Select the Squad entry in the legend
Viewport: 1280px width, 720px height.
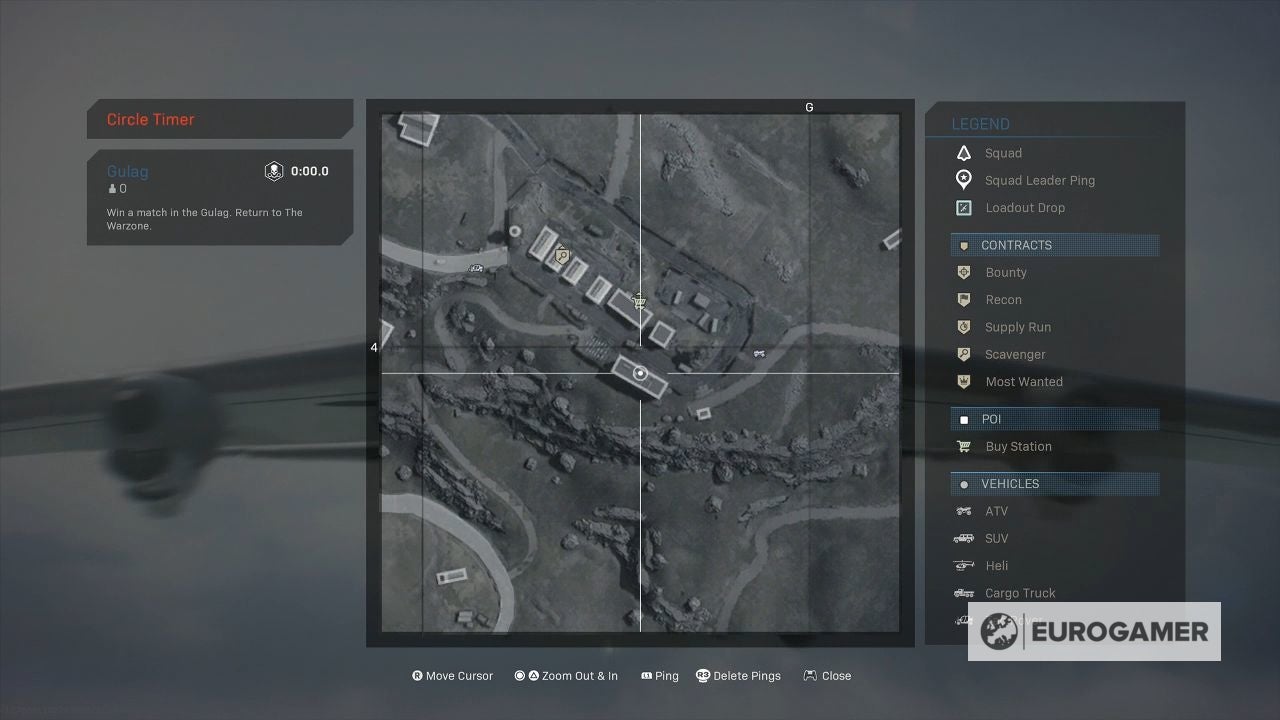[x=1003, y=153]
